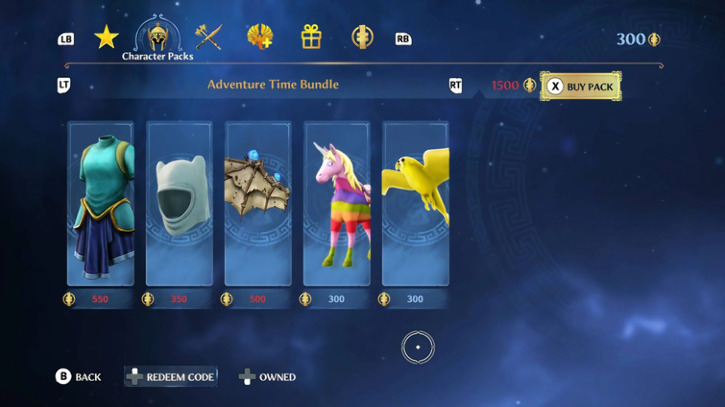The image size is (725, 407).
Task: Select the teal armor outfit card
Action: tap(100, 204)
